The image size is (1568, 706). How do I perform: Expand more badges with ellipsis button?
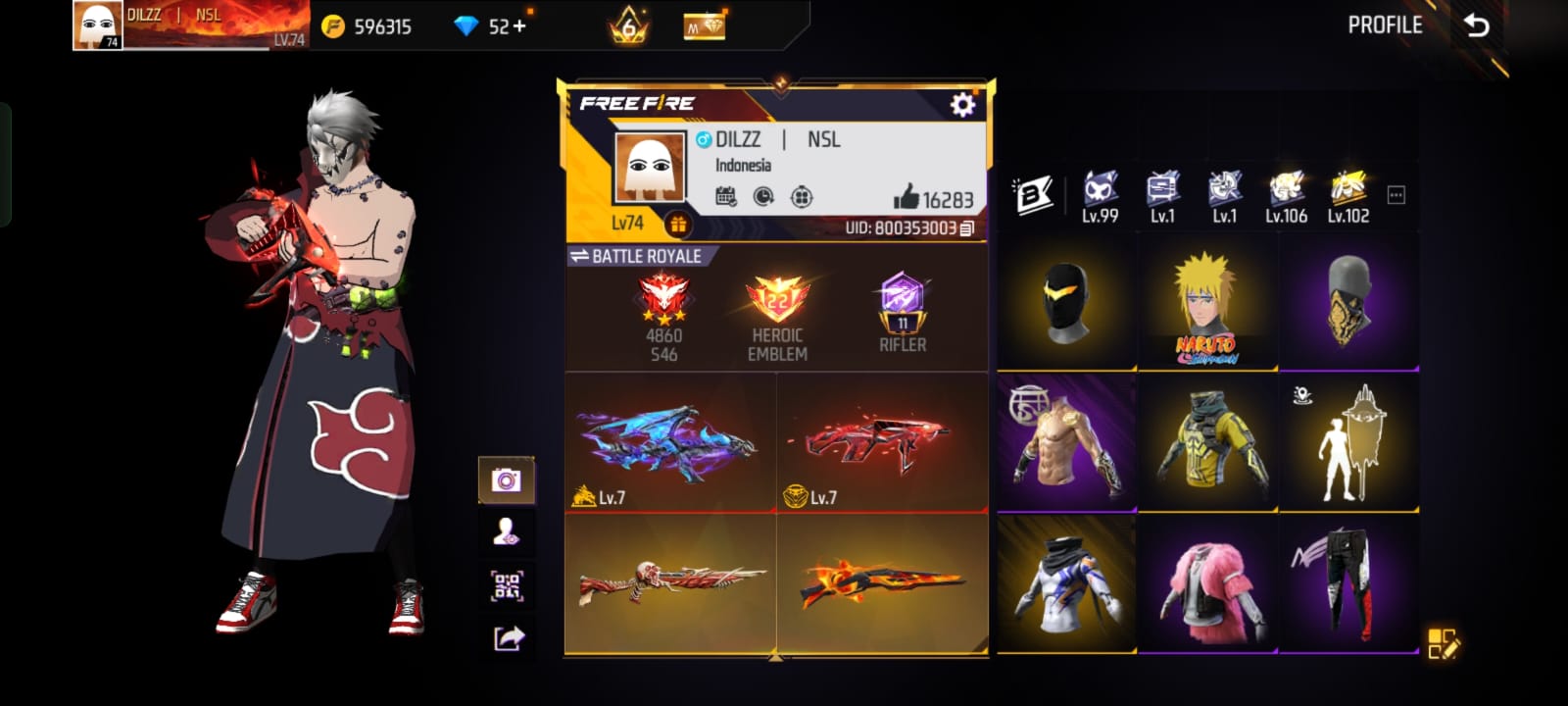[x=1396, y=195]
